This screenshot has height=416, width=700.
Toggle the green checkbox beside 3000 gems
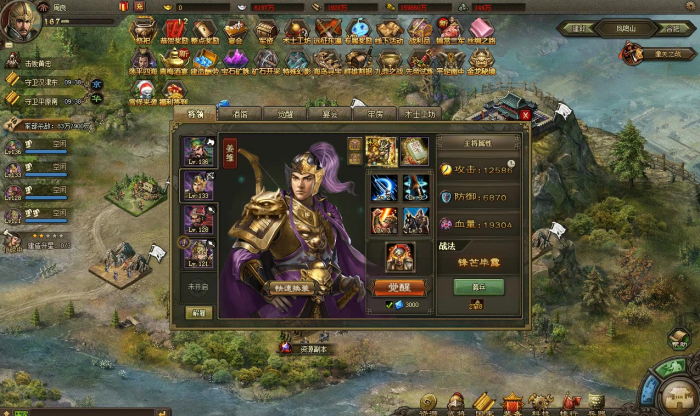388,304
